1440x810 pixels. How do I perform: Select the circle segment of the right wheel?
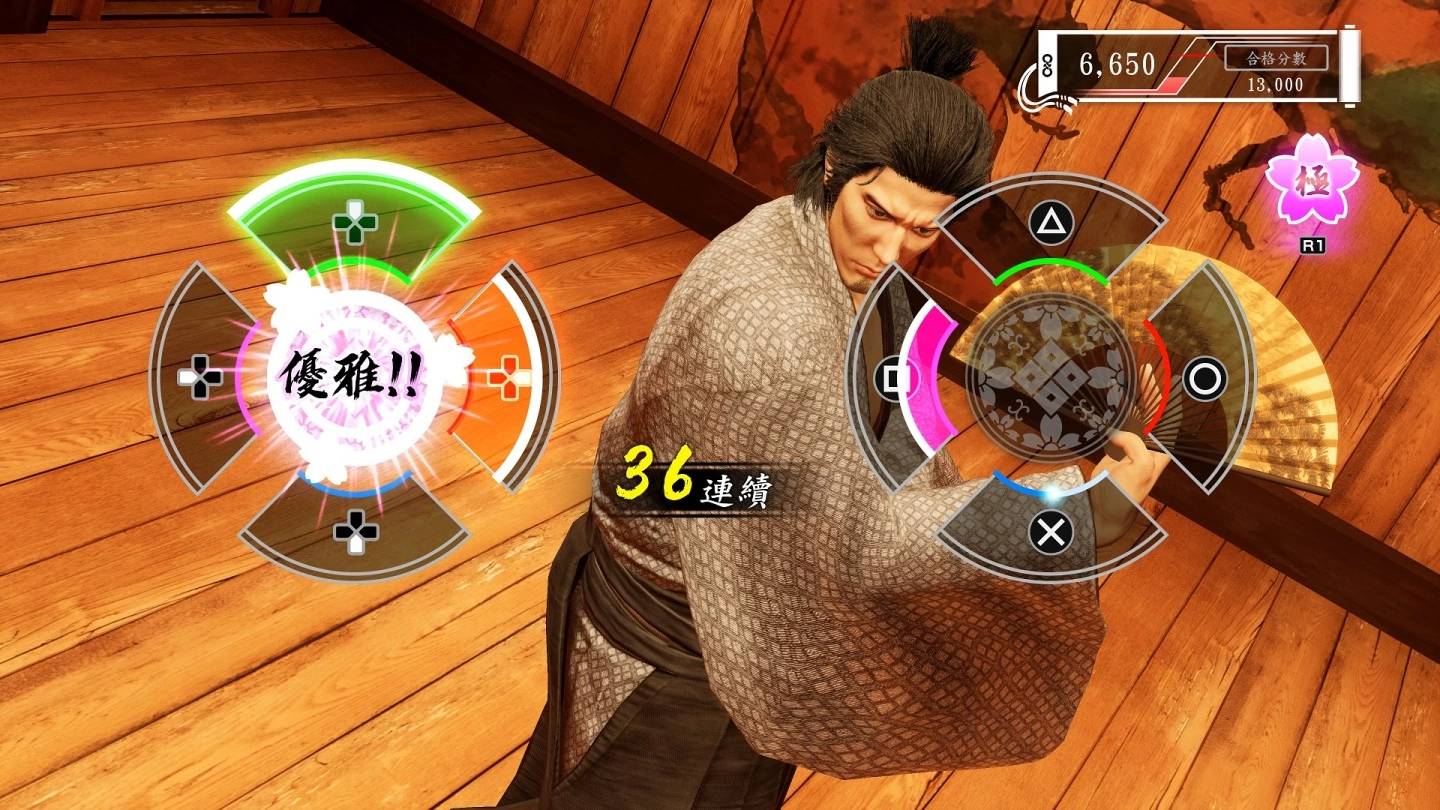1204,378
